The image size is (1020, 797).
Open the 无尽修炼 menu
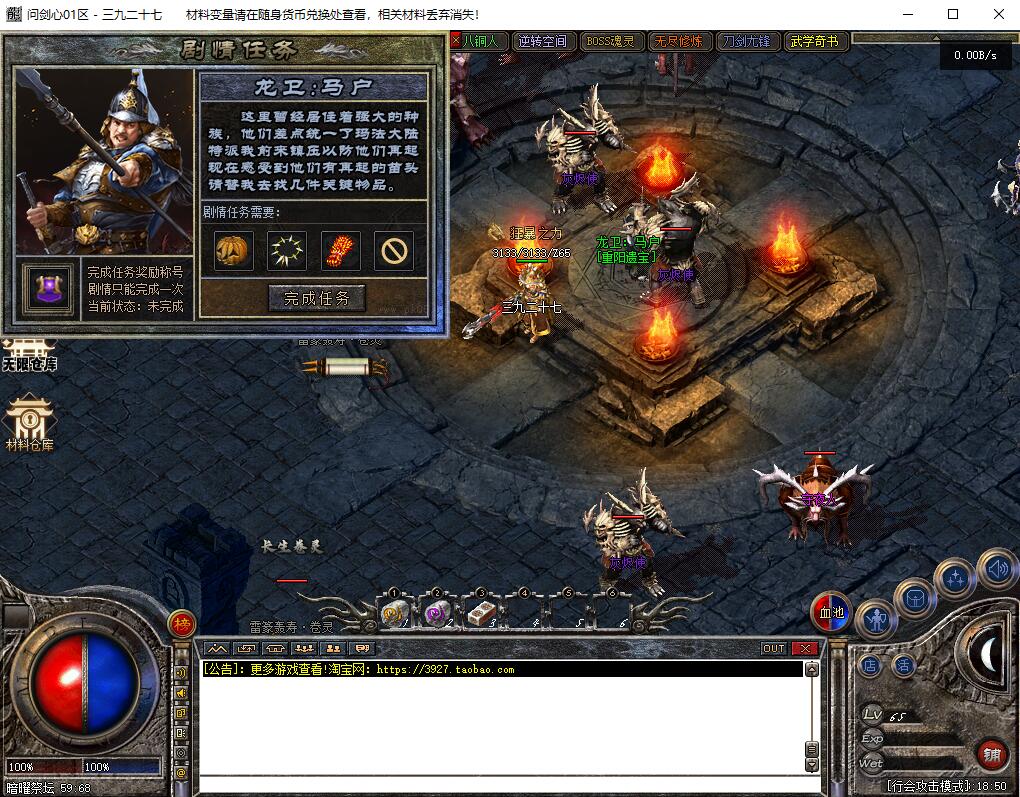679,41
